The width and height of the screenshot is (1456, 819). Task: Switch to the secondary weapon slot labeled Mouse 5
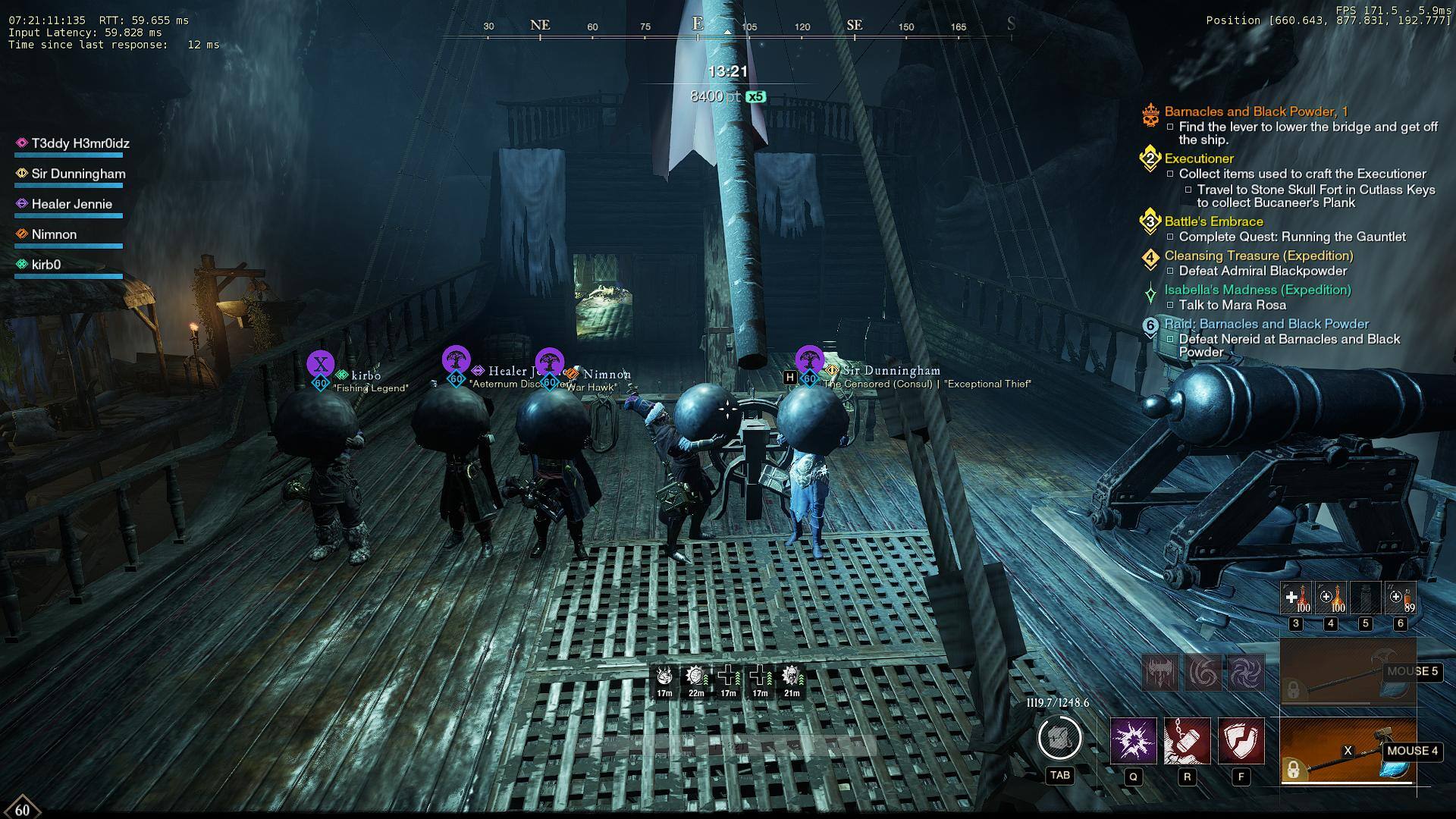pyautogui.click(x=1348, y=672)
